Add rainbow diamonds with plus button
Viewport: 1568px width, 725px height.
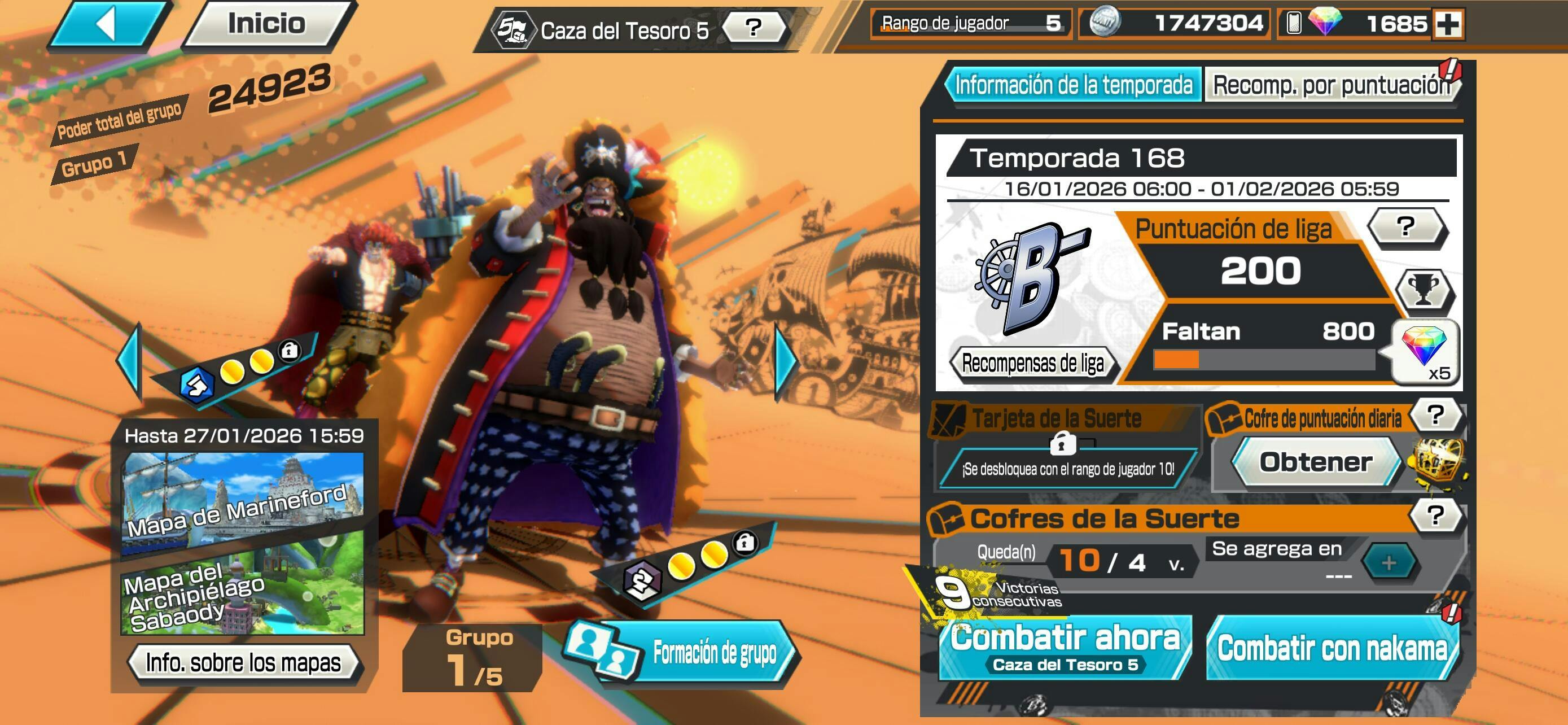[1448, 24]
